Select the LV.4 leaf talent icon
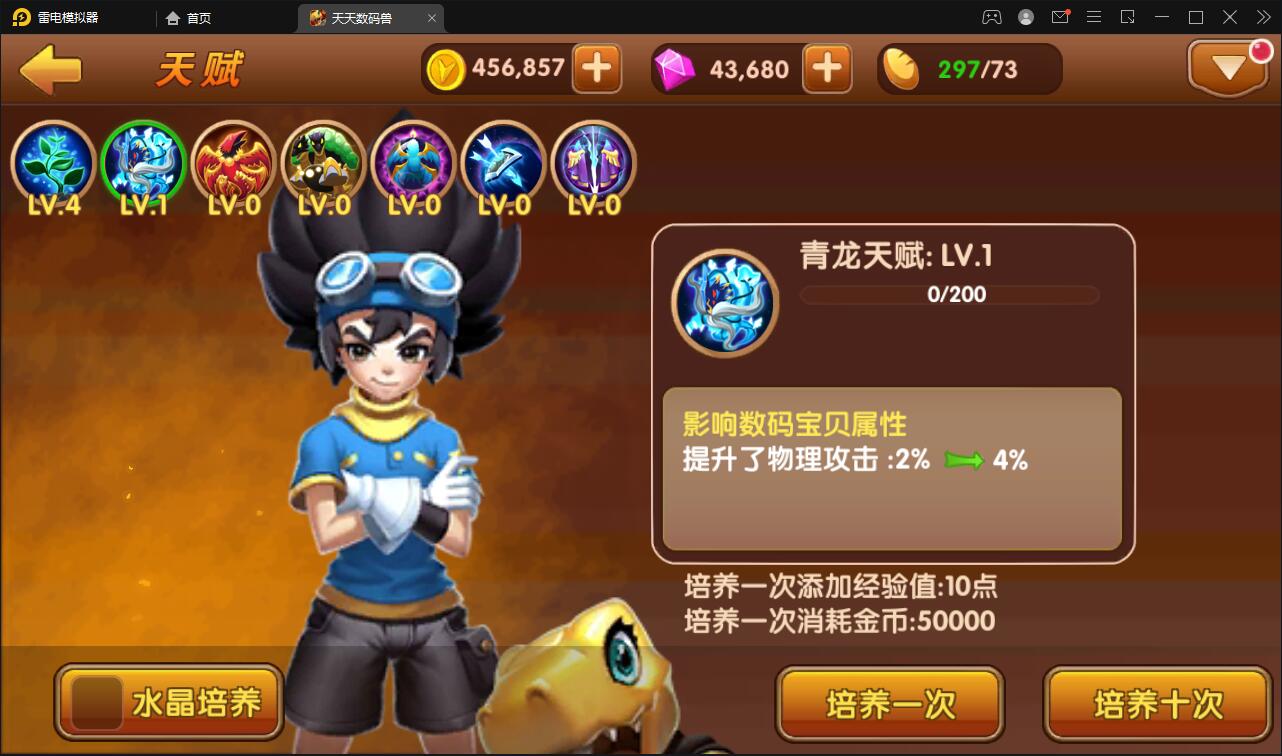1282x756 pixels. (x=53, y=162)
